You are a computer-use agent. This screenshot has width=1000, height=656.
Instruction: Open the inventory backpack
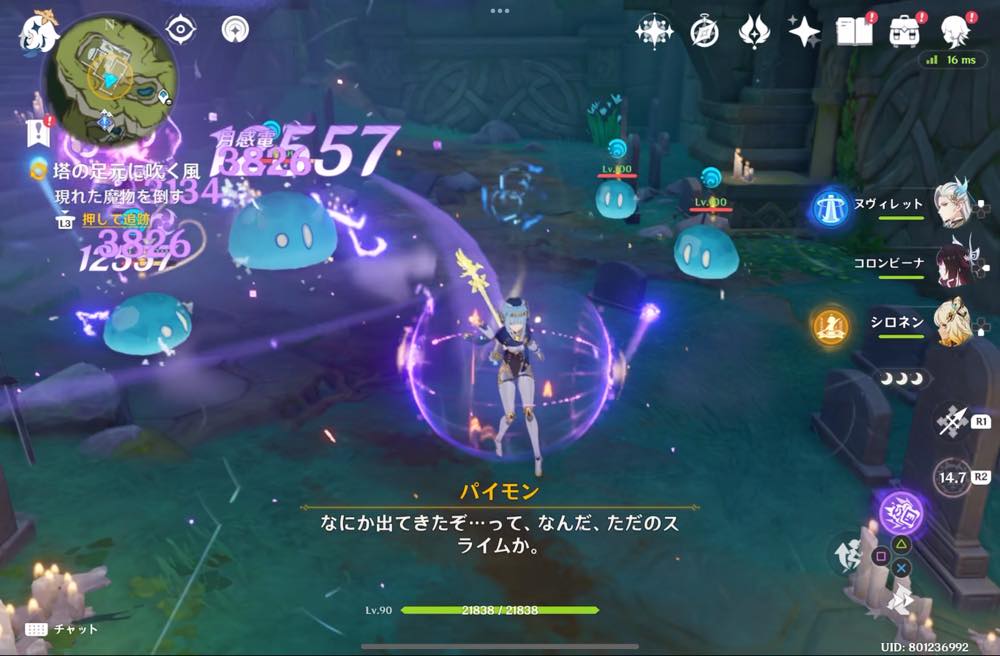point(905,31)
